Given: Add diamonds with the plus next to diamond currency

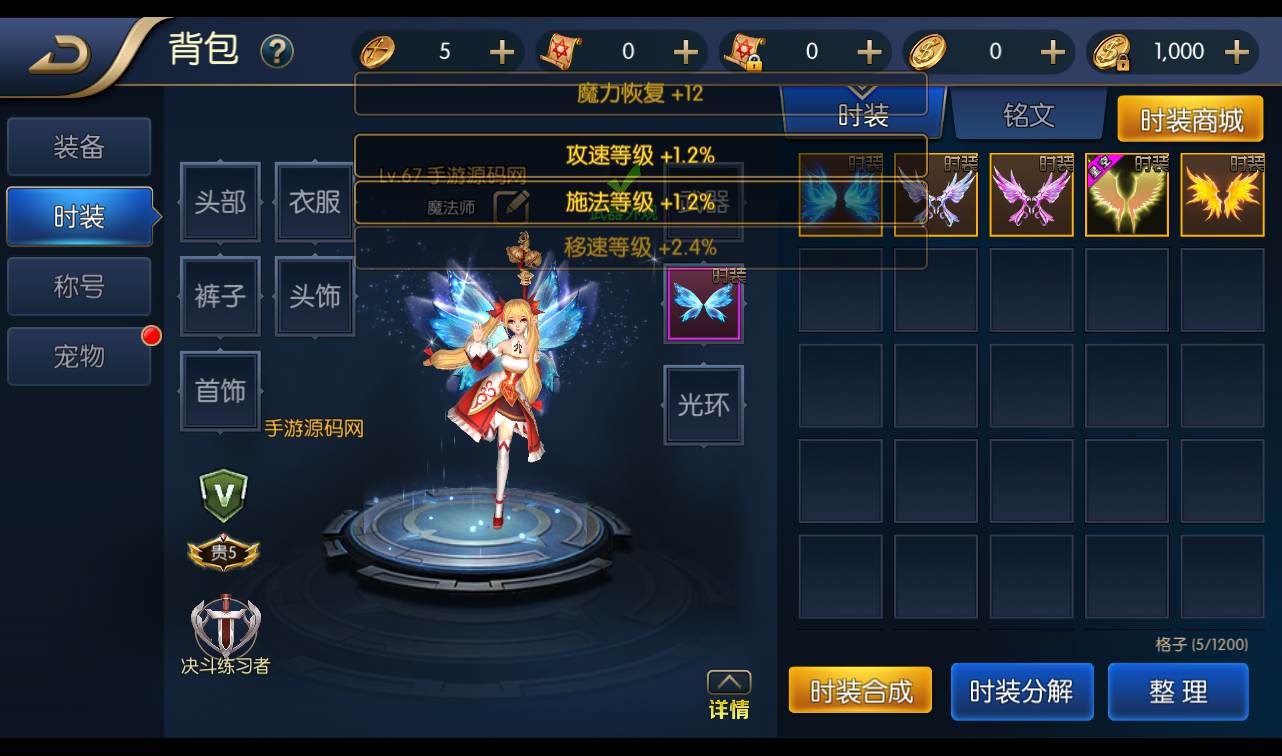Looking at the screenshot, I should pos(501,51).
